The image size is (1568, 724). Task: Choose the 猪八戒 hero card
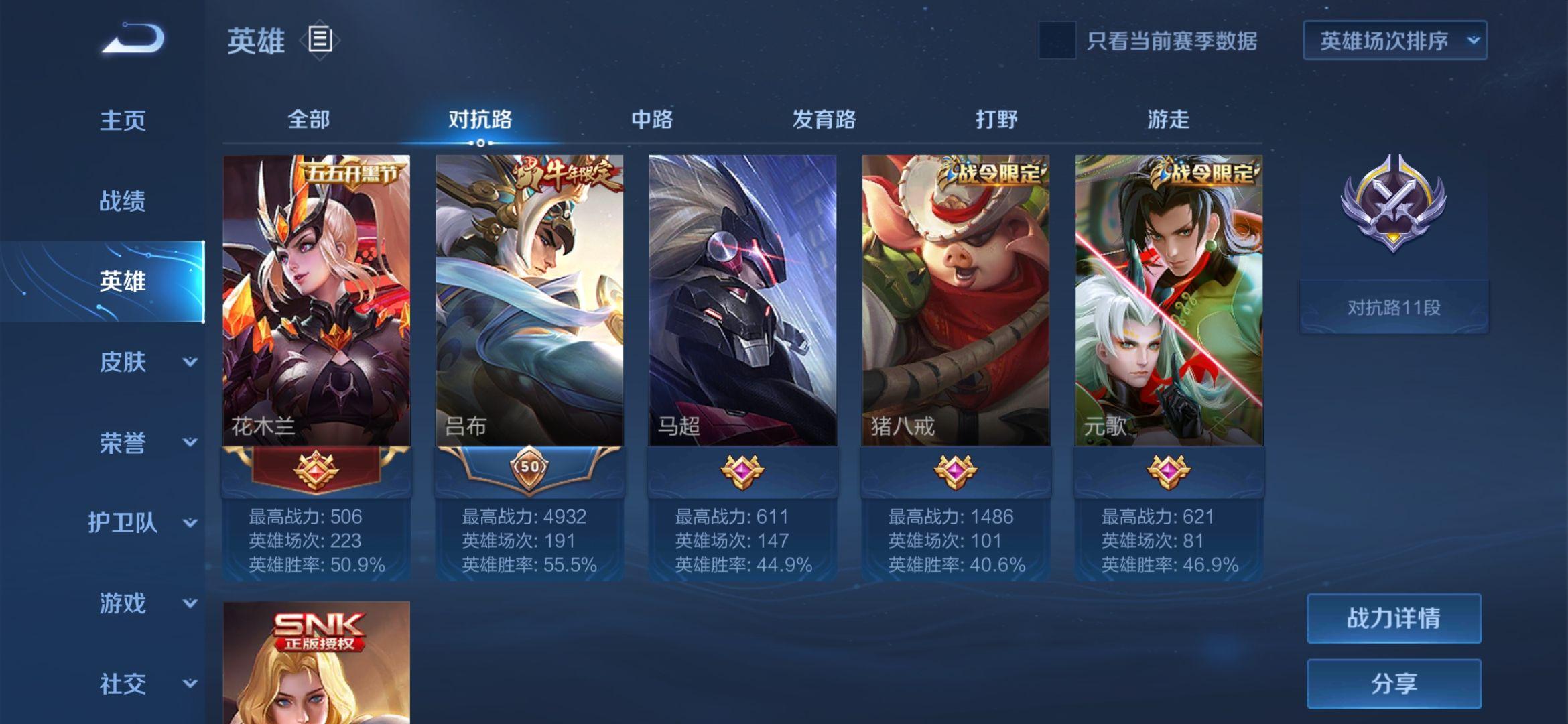pos(956,302)
